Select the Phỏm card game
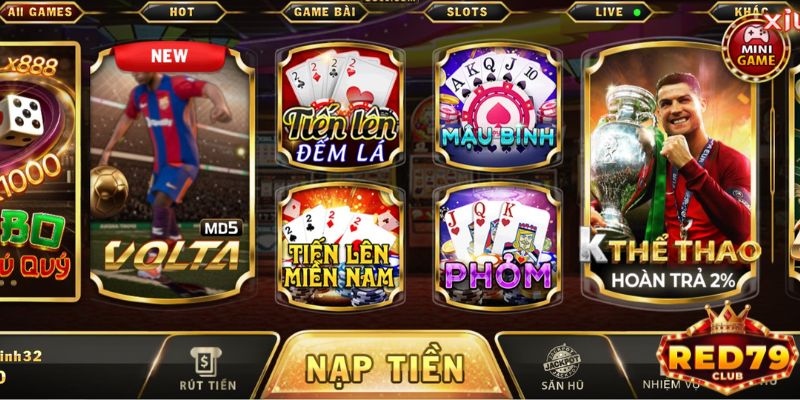 (497, 240)
